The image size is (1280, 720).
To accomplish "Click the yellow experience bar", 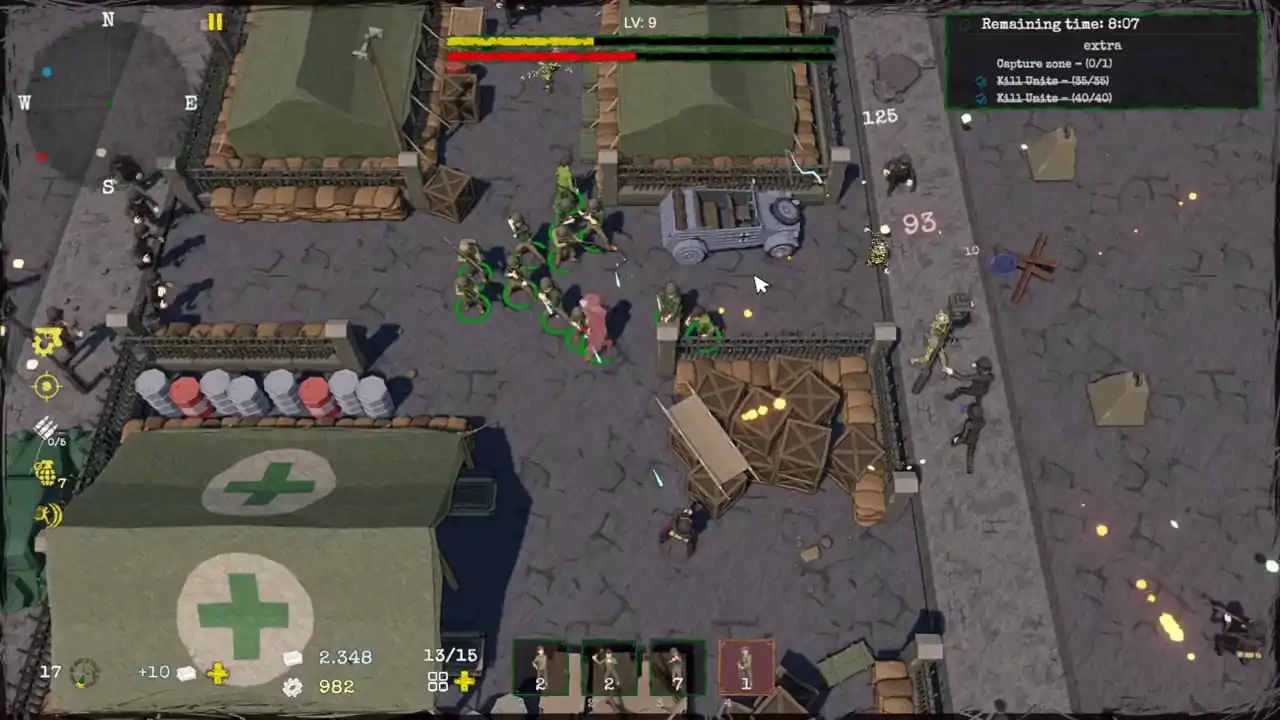I will [522, 40].
